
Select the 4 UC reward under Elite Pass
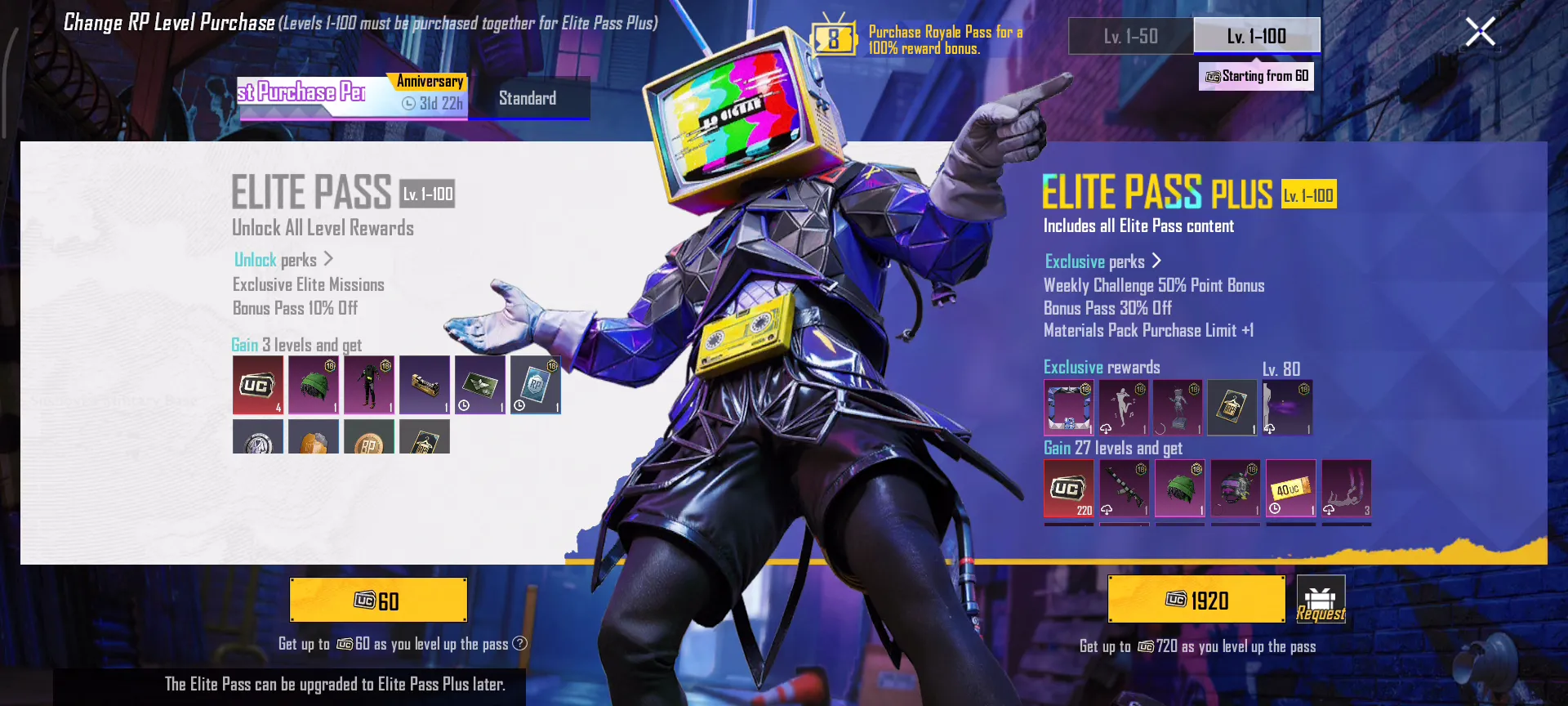(258, 385)
